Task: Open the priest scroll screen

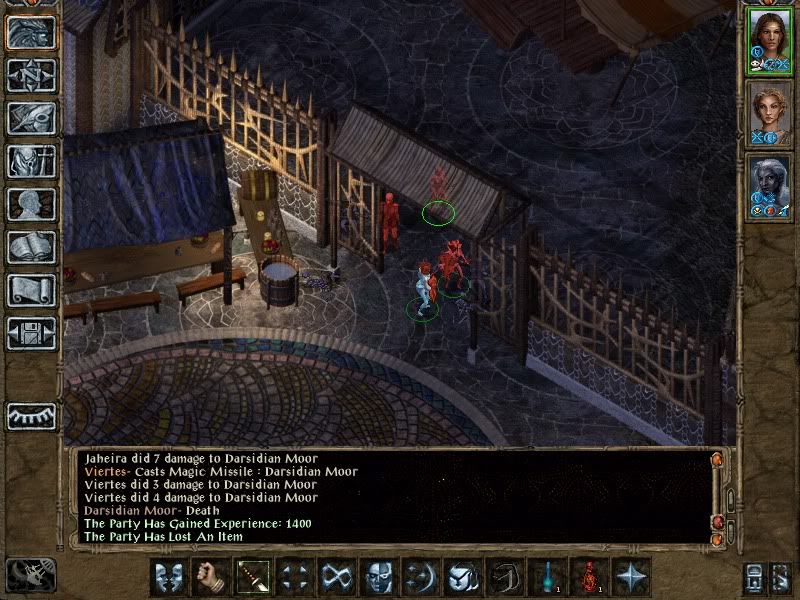Action: pos(31,290)
